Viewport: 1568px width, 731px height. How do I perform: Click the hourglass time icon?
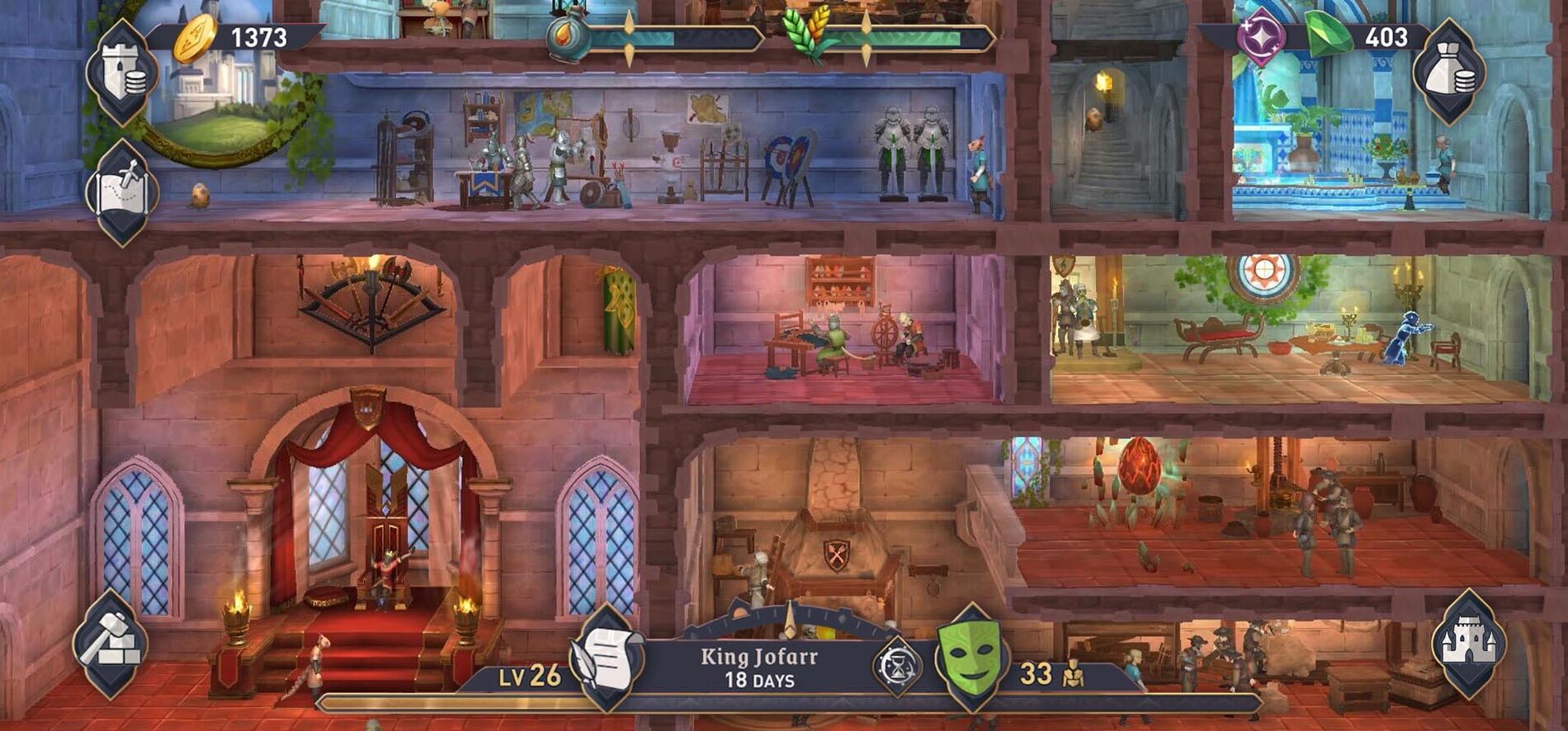click(896, 667)
